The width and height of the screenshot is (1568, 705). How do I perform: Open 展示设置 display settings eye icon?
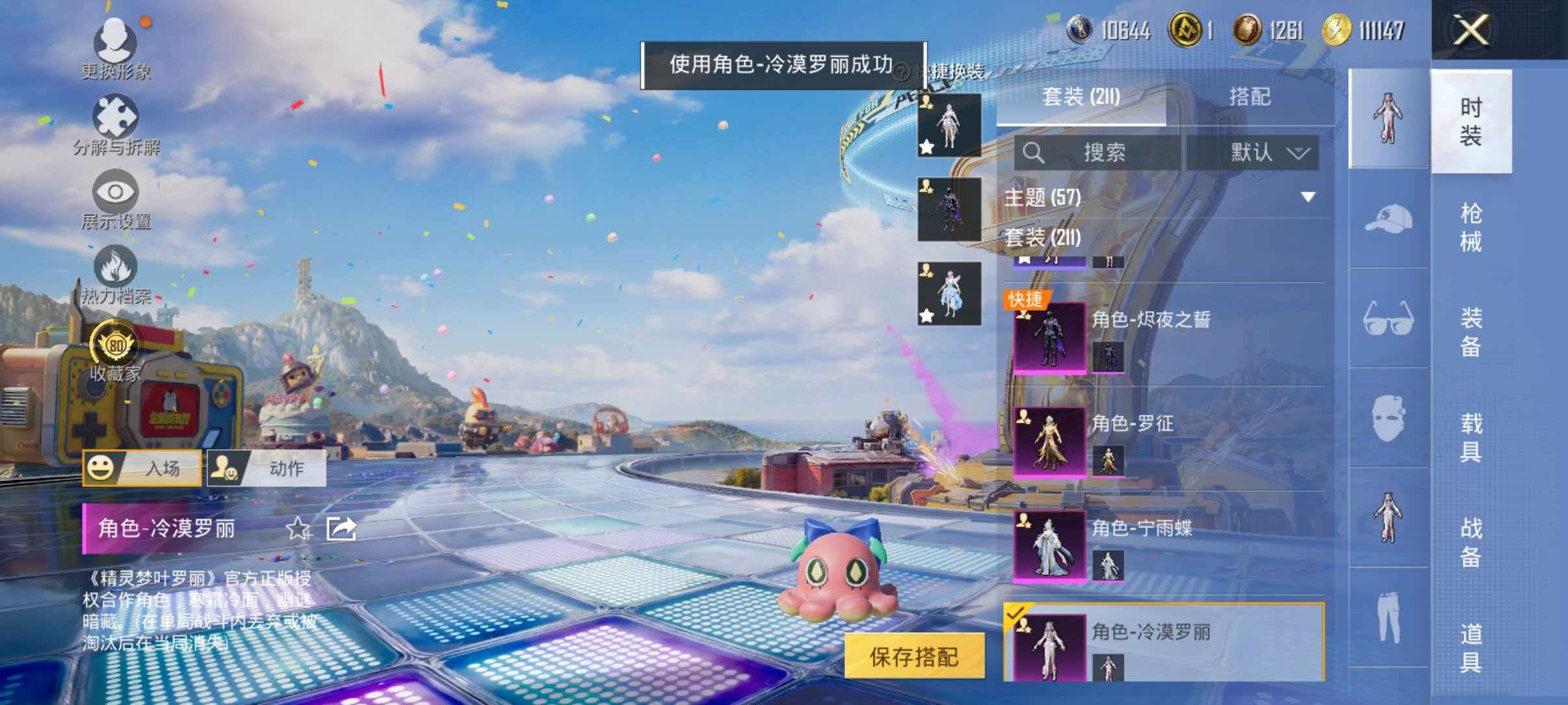point(116,192)
